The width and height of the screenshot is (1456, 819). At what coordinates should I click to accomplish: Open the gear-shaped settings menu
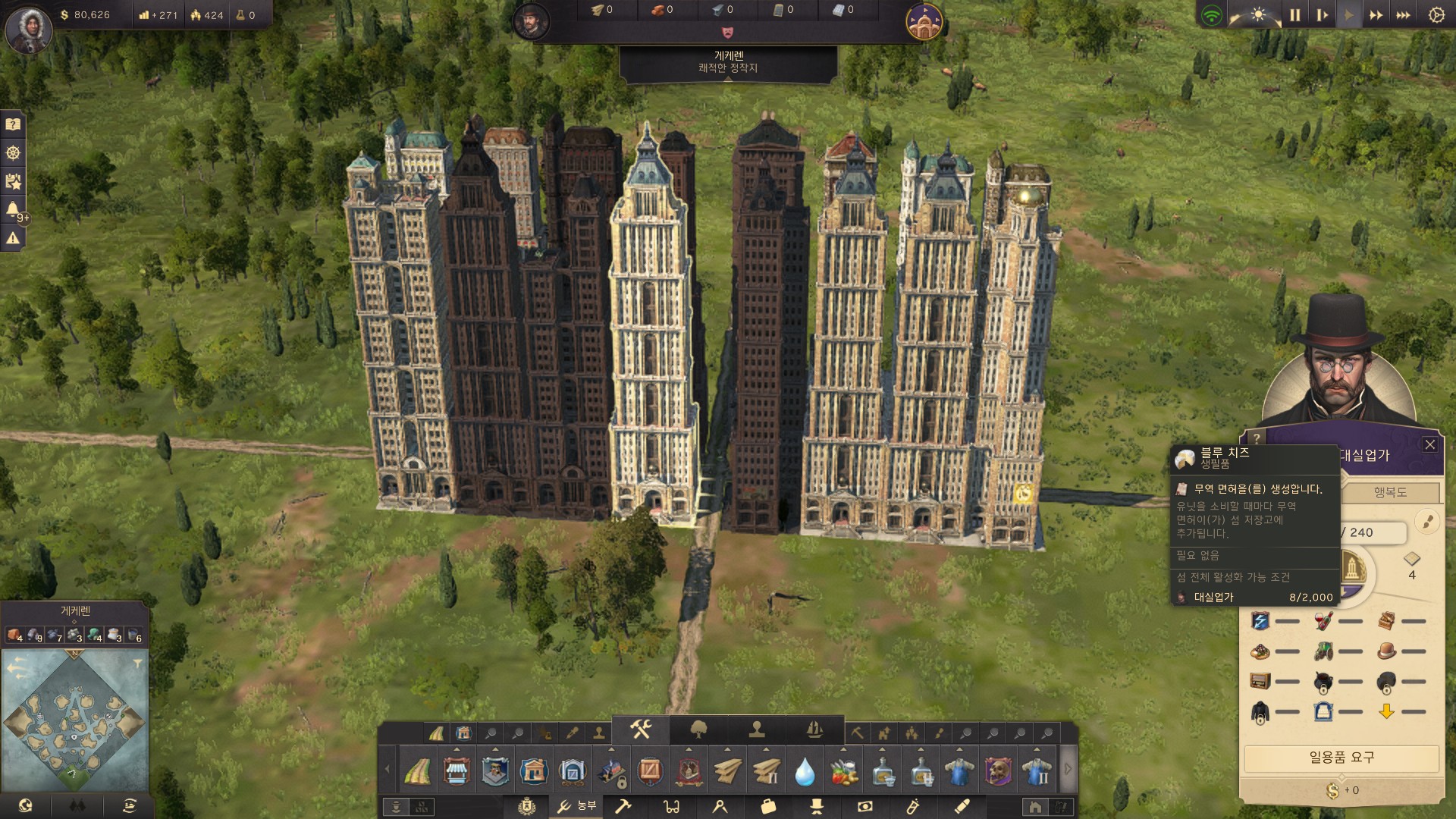point(1436,15)
